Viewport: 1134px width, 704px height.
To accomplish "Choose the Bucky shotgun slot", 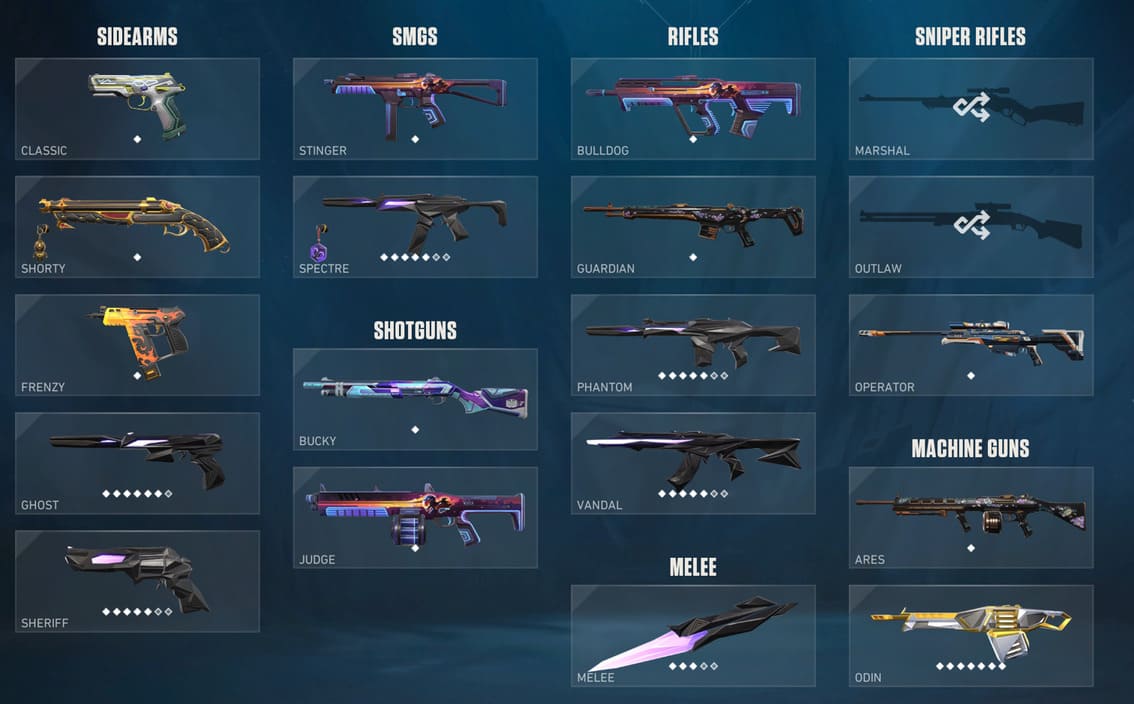I will click(x=415, y=398).
